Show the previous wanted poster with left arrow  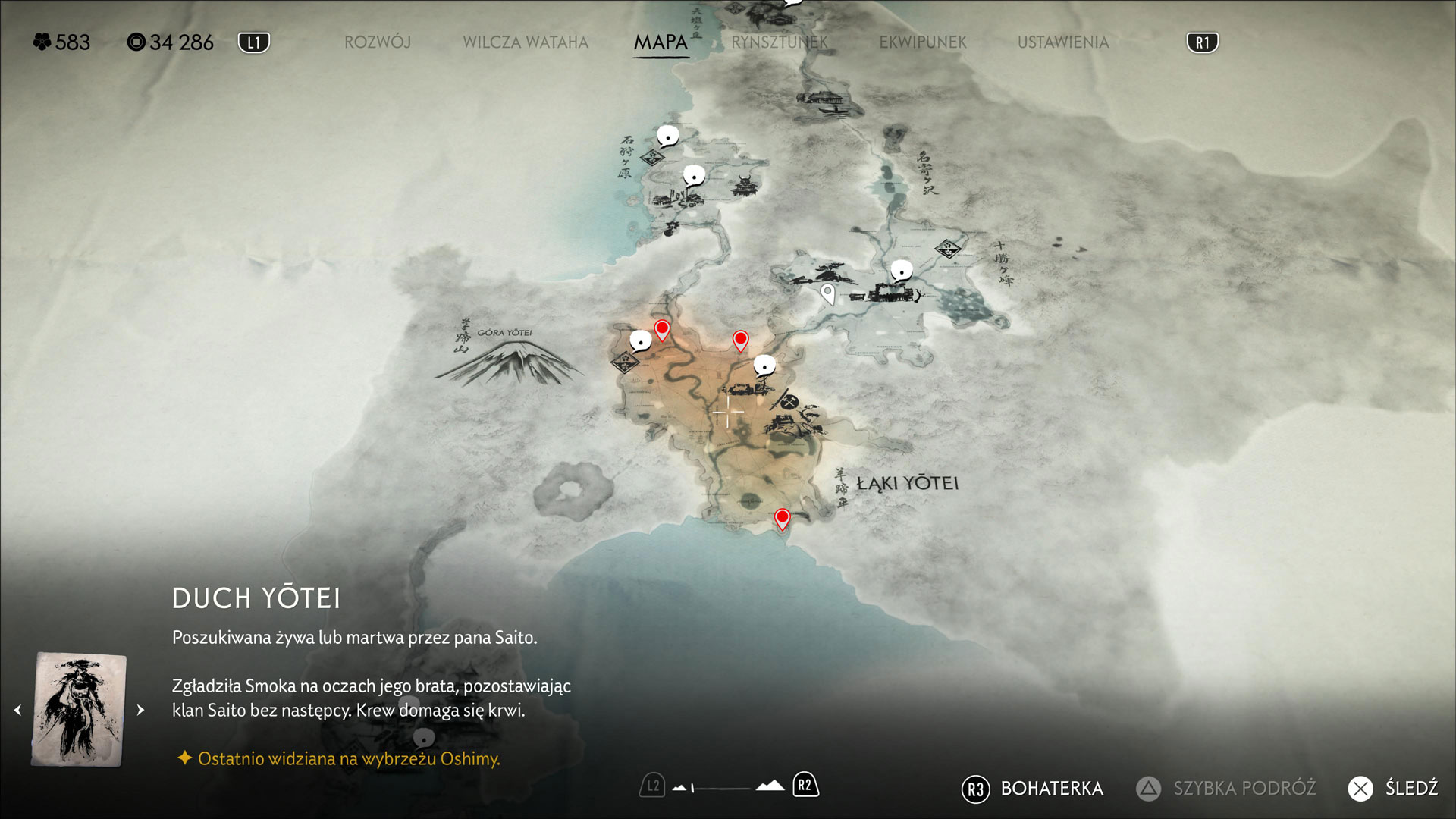17,711
